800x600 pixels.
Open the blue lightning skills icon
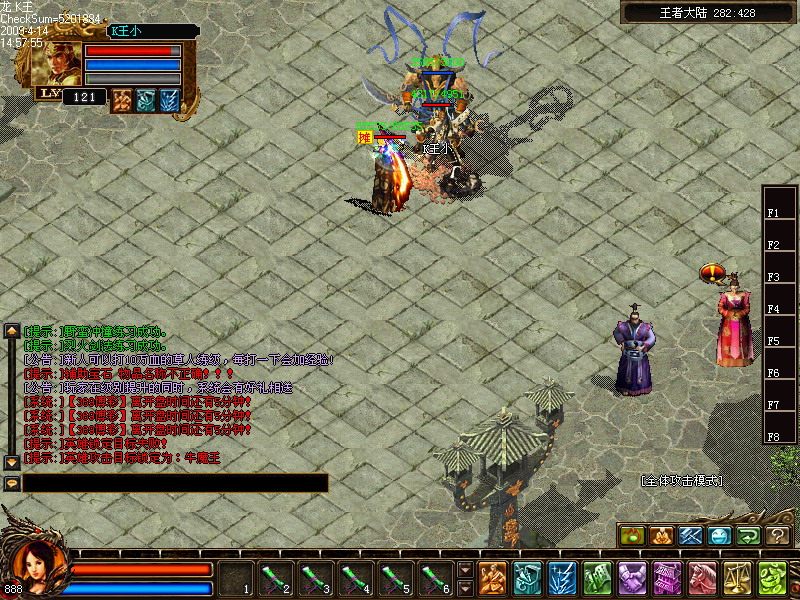coord(562,578)
